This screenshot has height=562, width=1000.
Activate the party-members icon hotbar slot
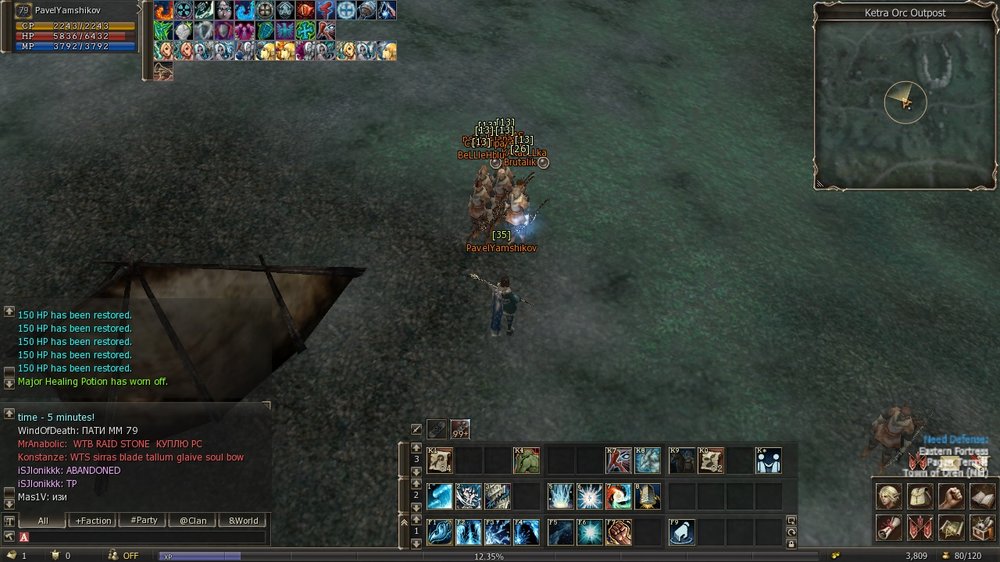(769, 461)
